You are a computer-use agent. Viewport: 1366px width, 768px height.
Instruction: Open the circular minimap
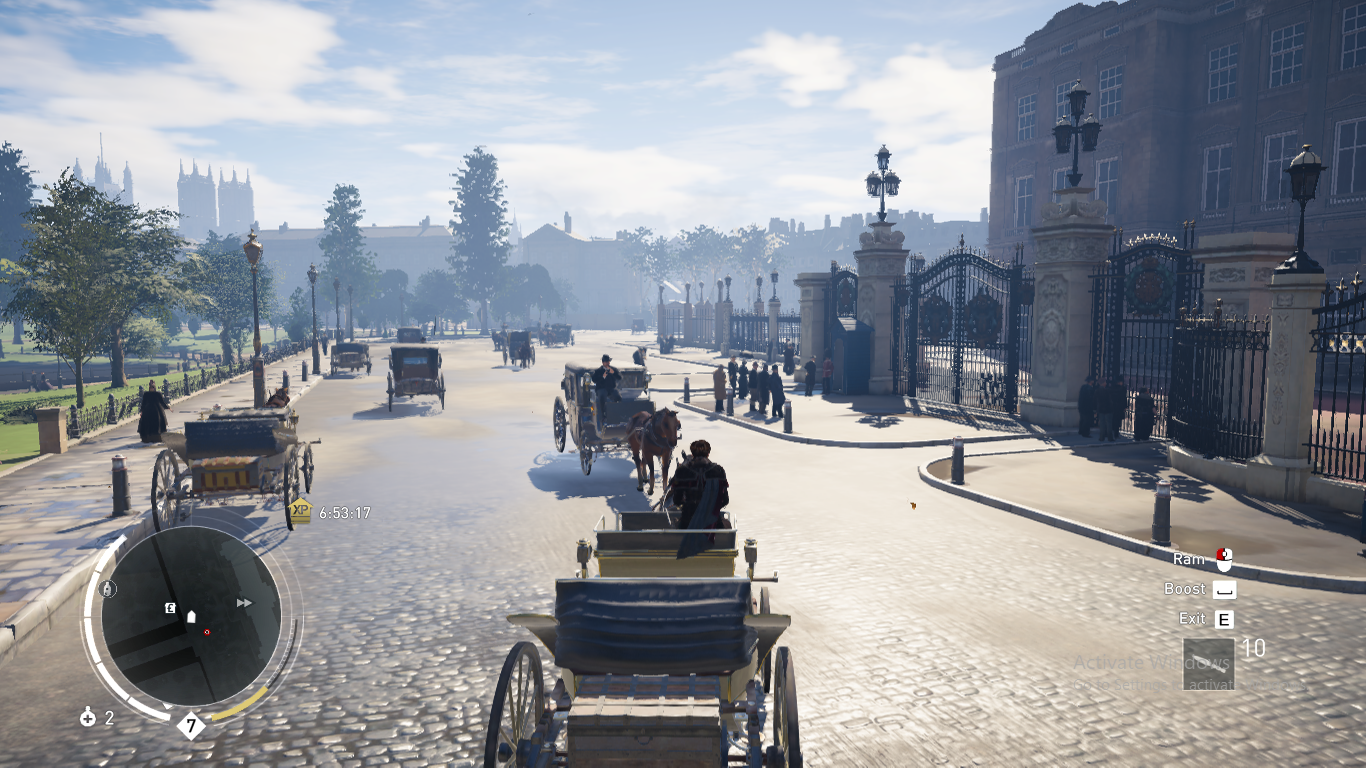tap(190, 615)
